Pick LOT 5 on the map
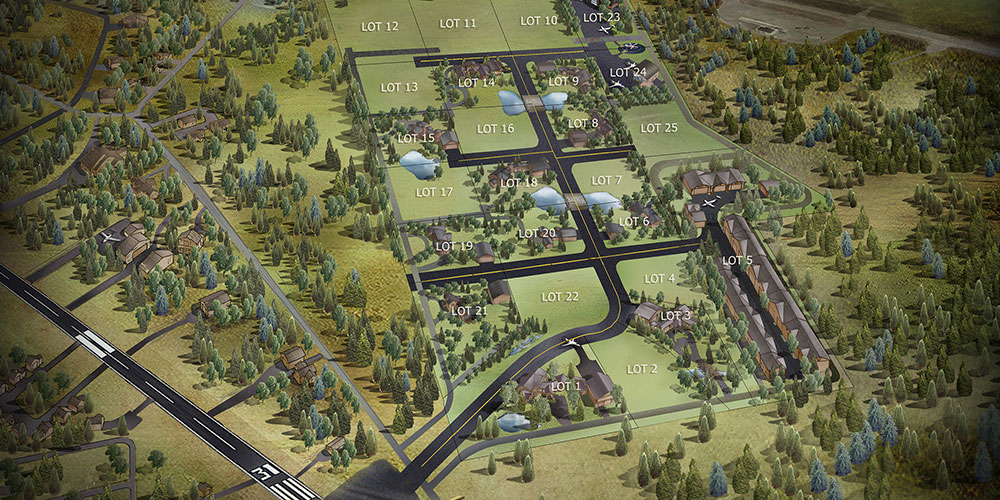The height and width of the screenshot is (500, 1000). point(737,261)
